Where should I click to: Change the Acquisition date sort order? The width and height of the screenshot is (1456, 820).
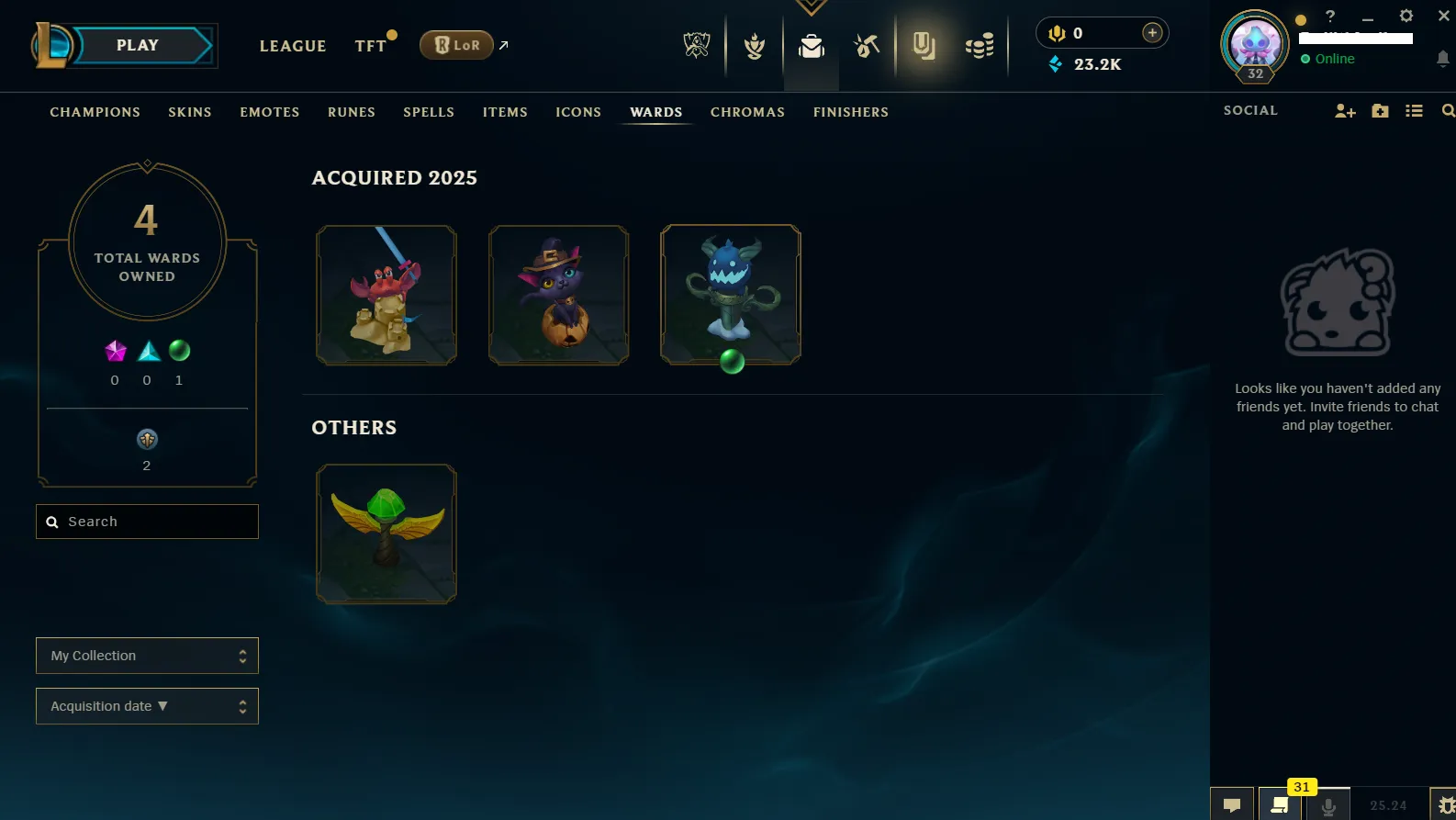click(147, 705)
